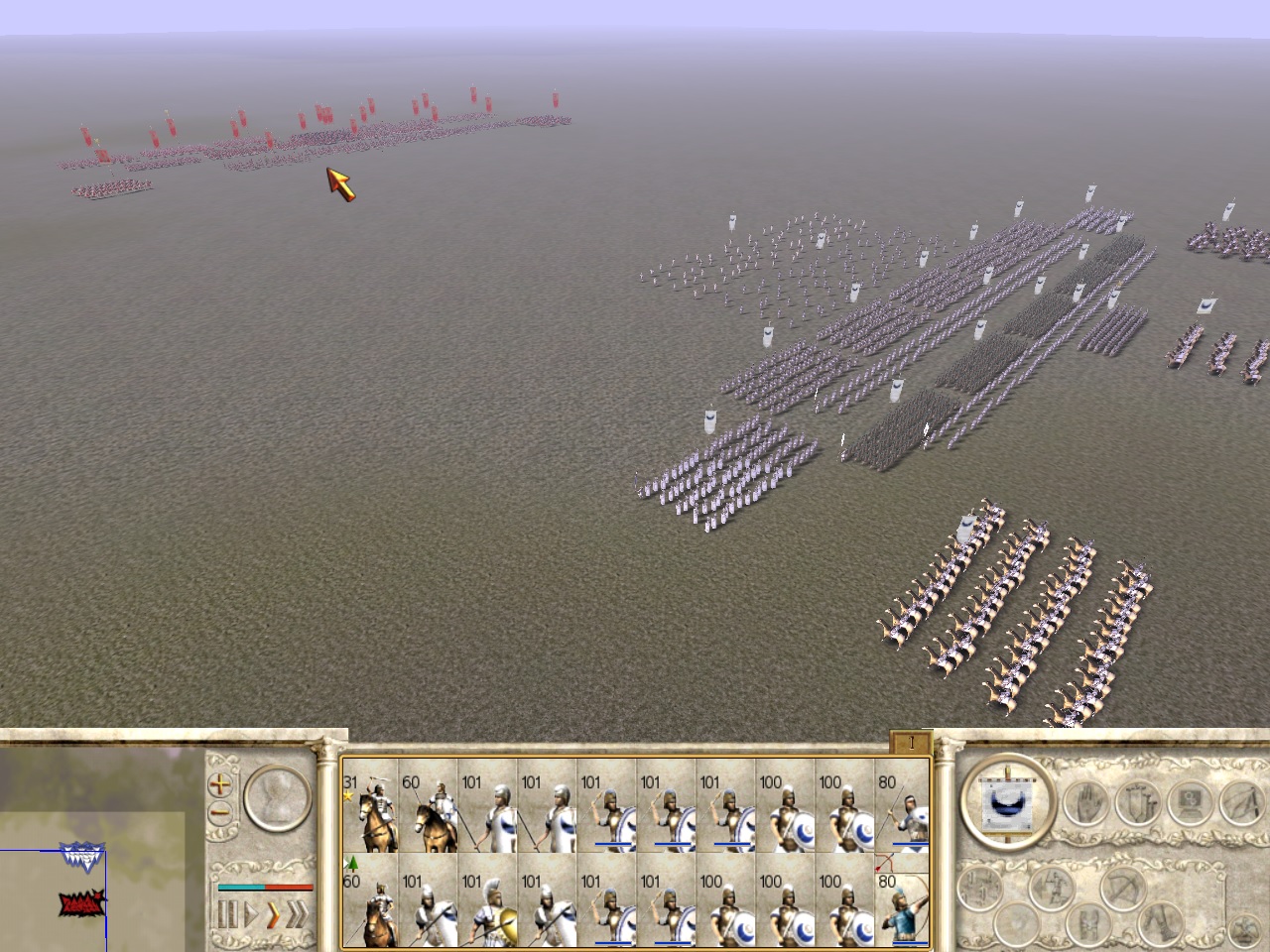1270x952 pixels.
Task: Set the fastest triple-chevron game speed
Action: (x=296, y=914)
